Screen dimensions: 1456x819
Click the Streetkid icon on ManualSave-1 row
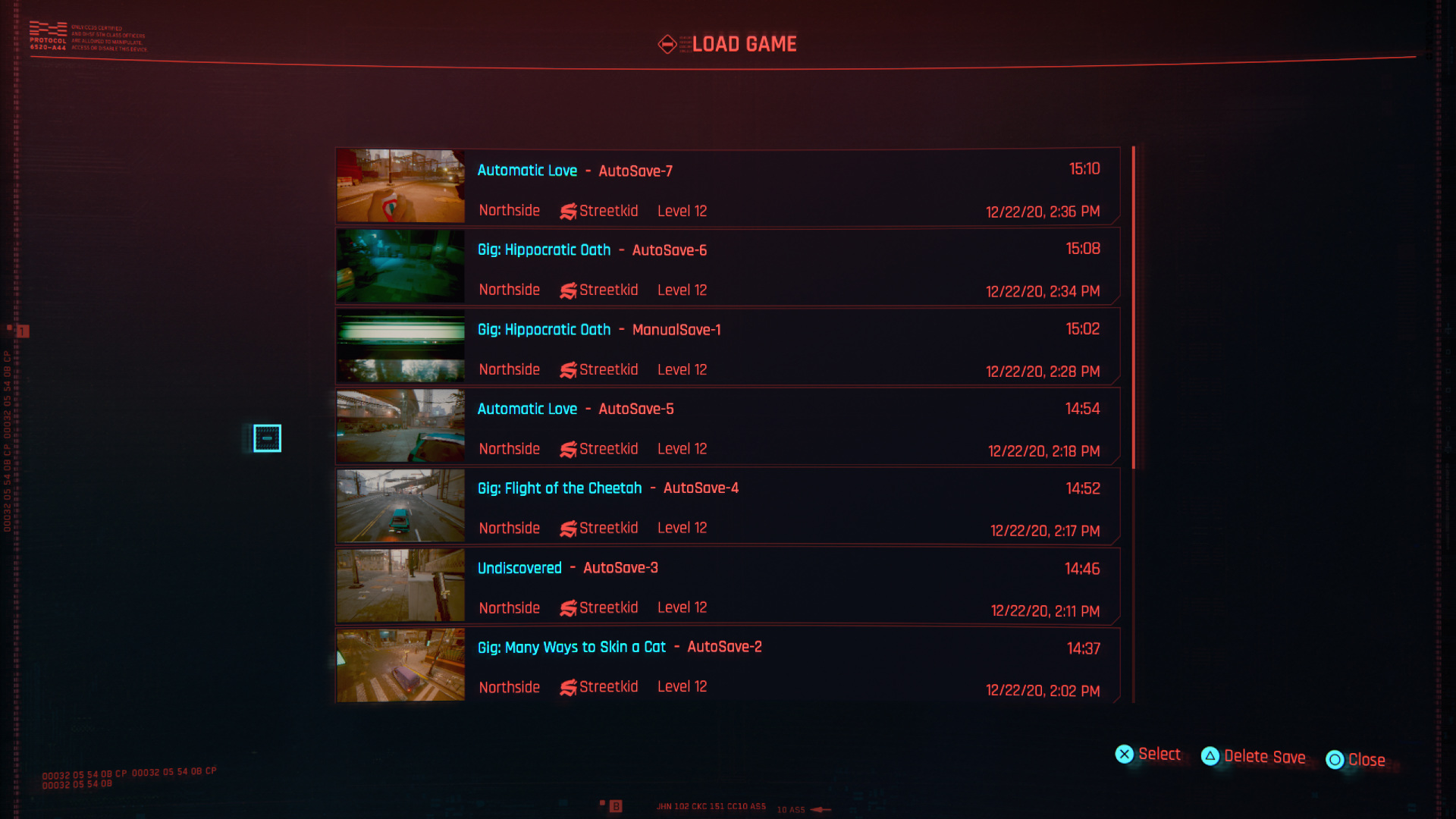568,369
